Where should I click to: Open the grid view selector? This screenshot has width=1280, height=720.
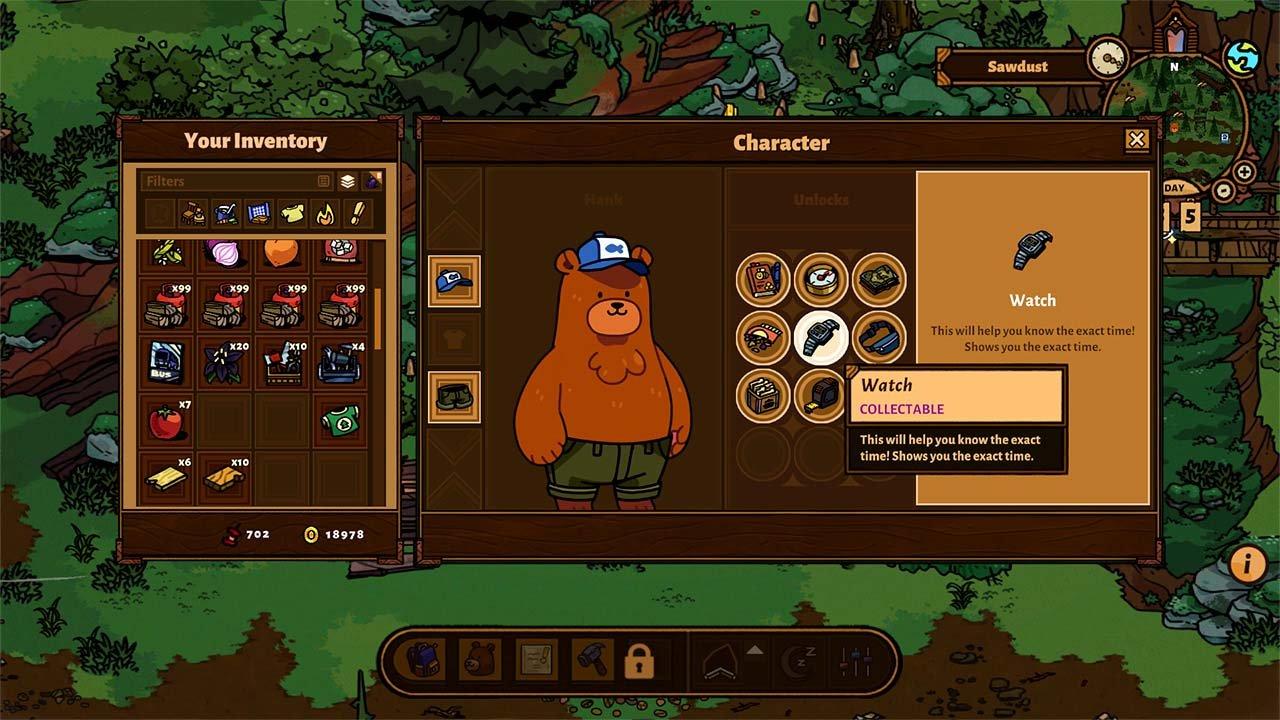(x=323, y=181)
